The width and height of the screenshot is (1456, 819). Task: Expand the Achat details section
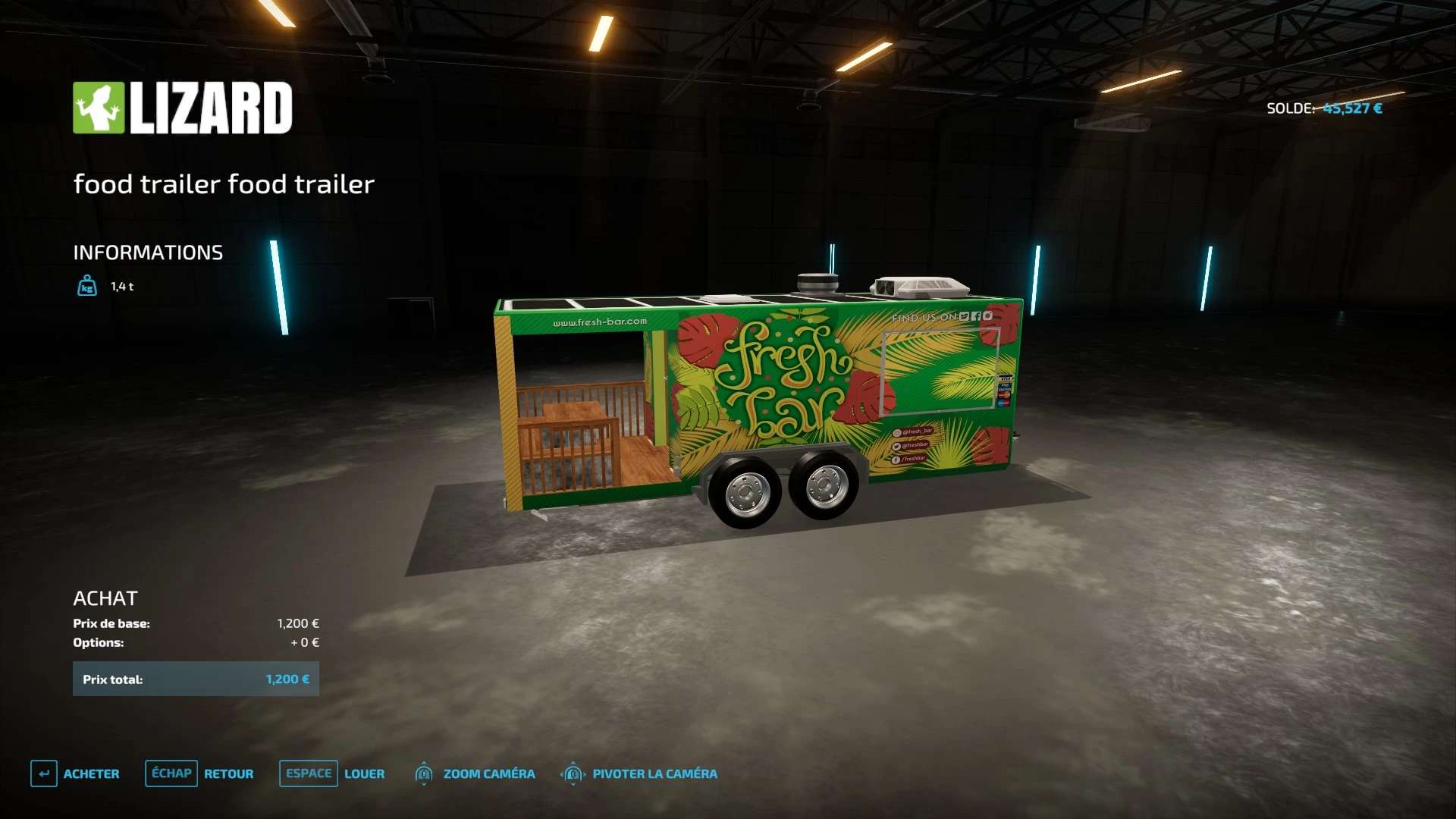[106, 598]
